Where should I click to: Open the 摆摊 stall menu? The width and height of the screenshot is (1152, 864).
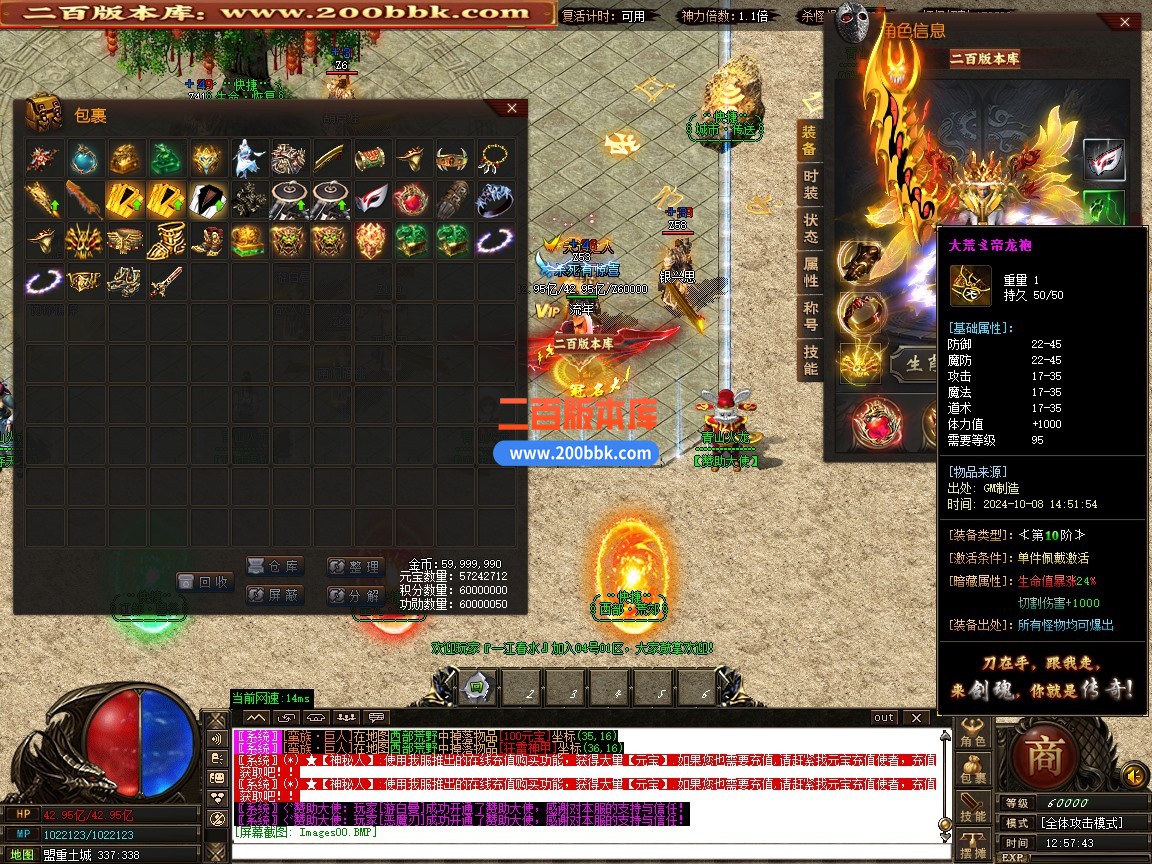coord(973,846)
